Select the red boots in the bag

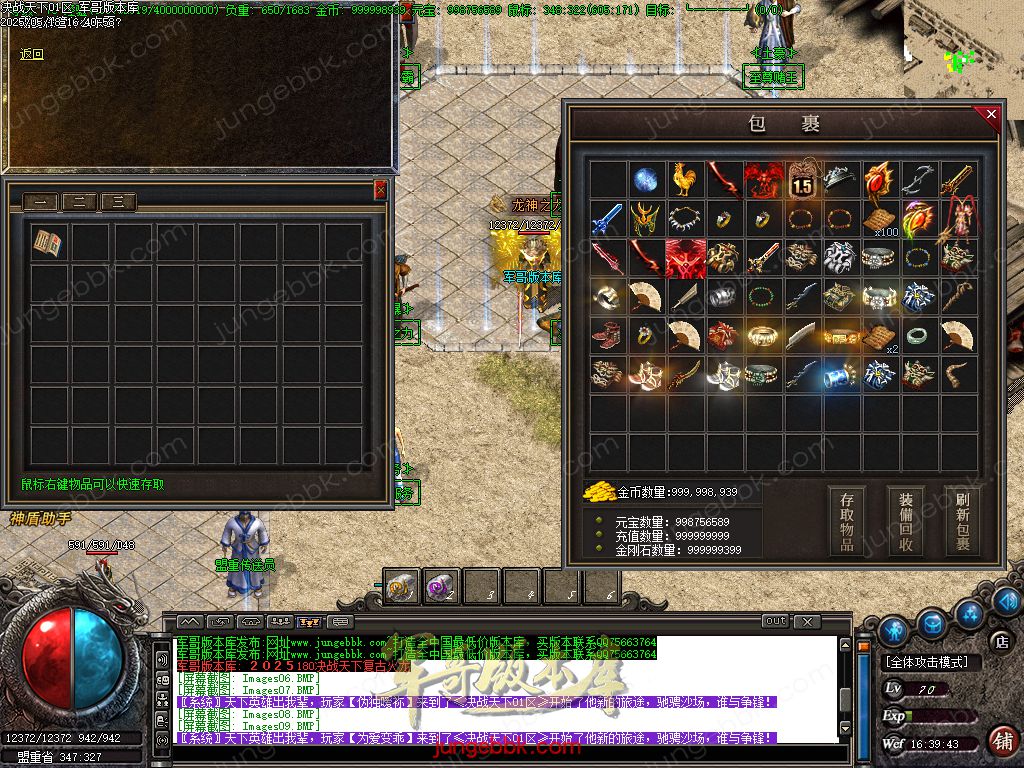(607, 335)
